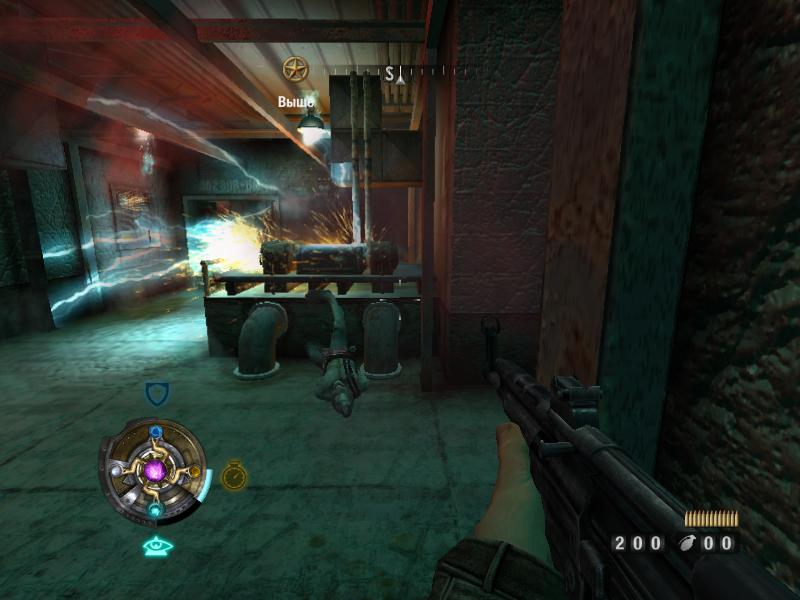Click the gold star objective marker
Screen dimensions: 800x600
click(294, 69)
